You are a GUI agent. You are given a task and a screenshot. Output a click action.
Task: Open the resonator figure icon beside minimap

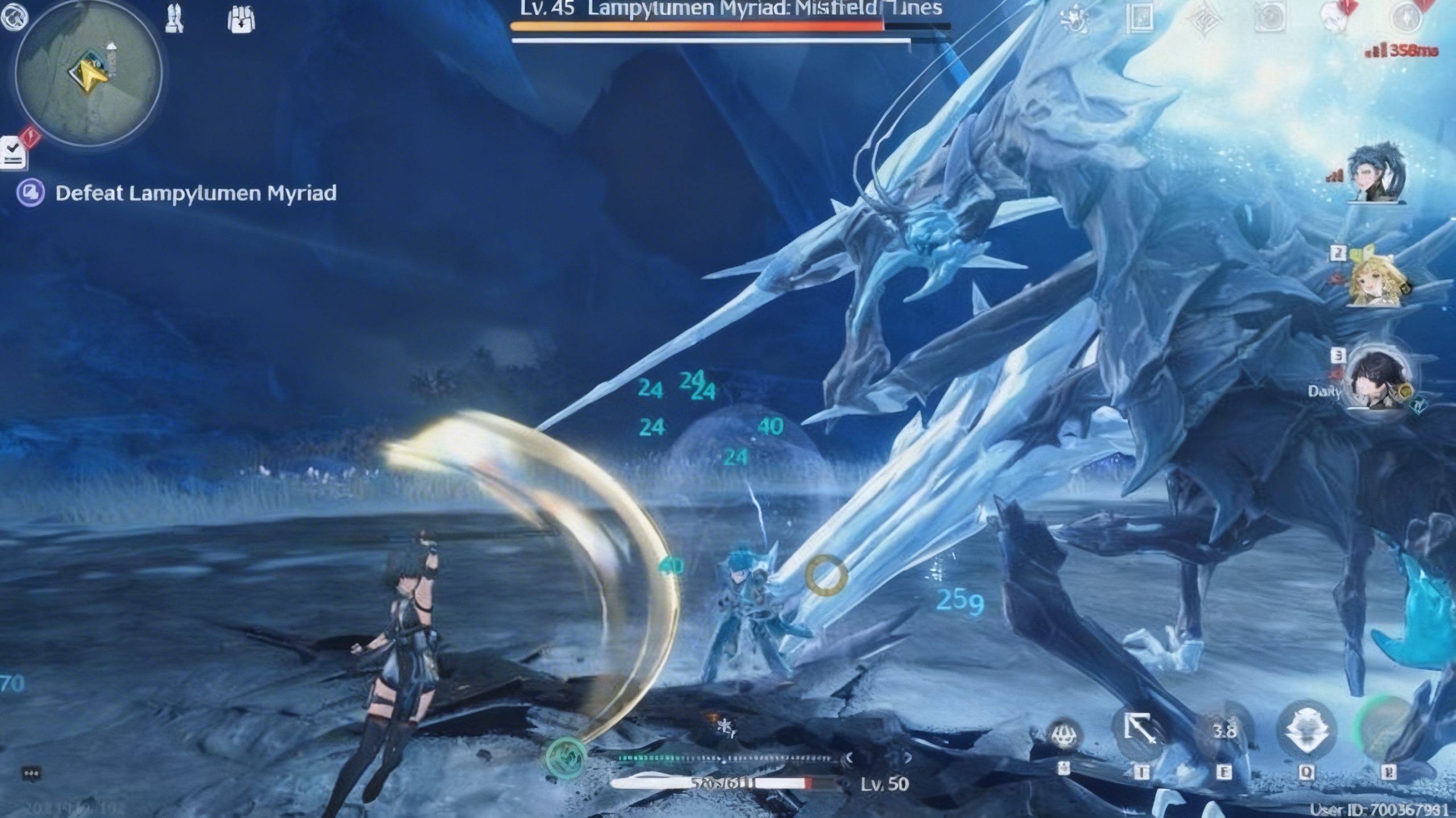175,19
